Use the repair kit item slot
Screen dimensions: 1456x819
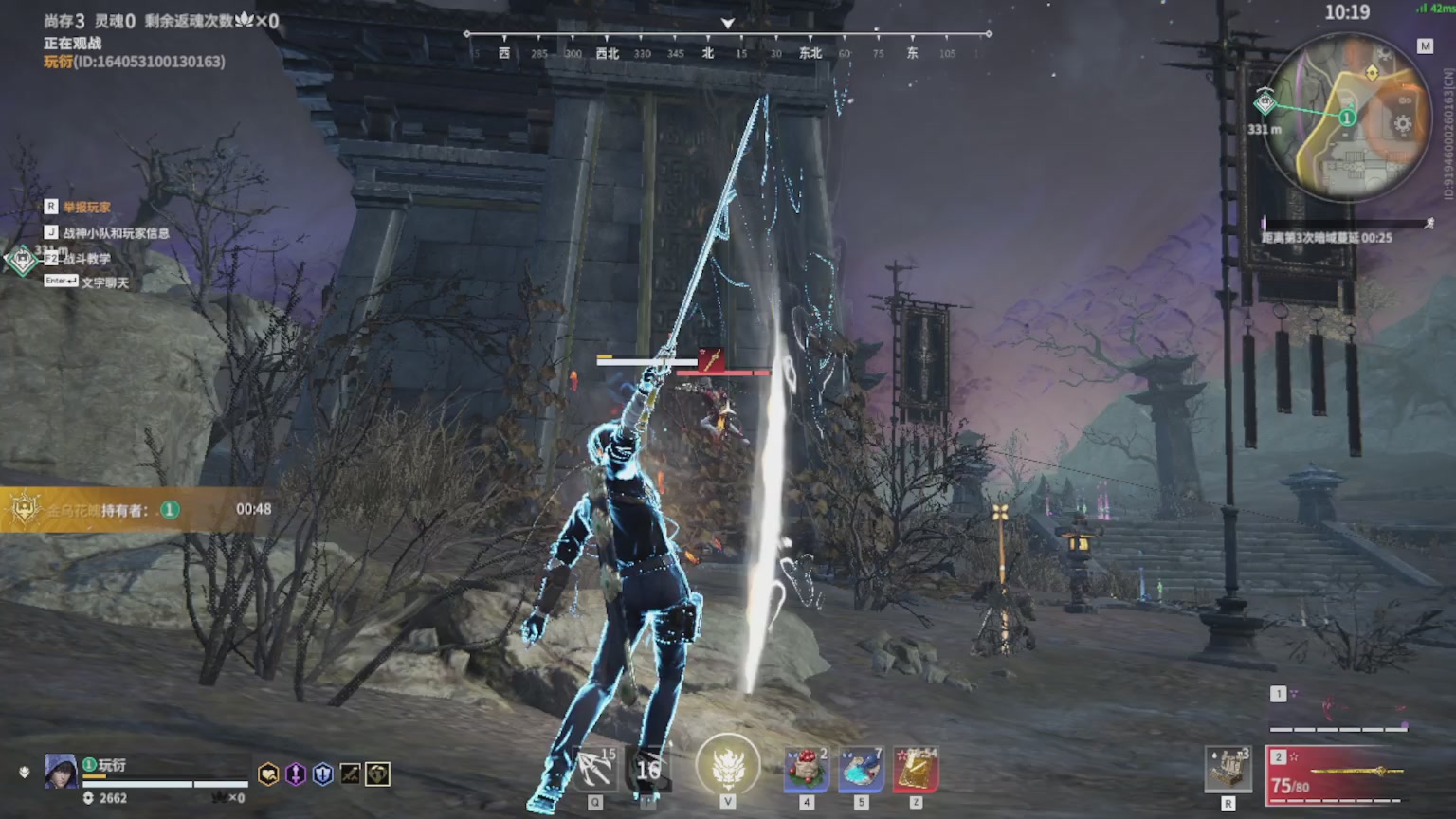1228,769
